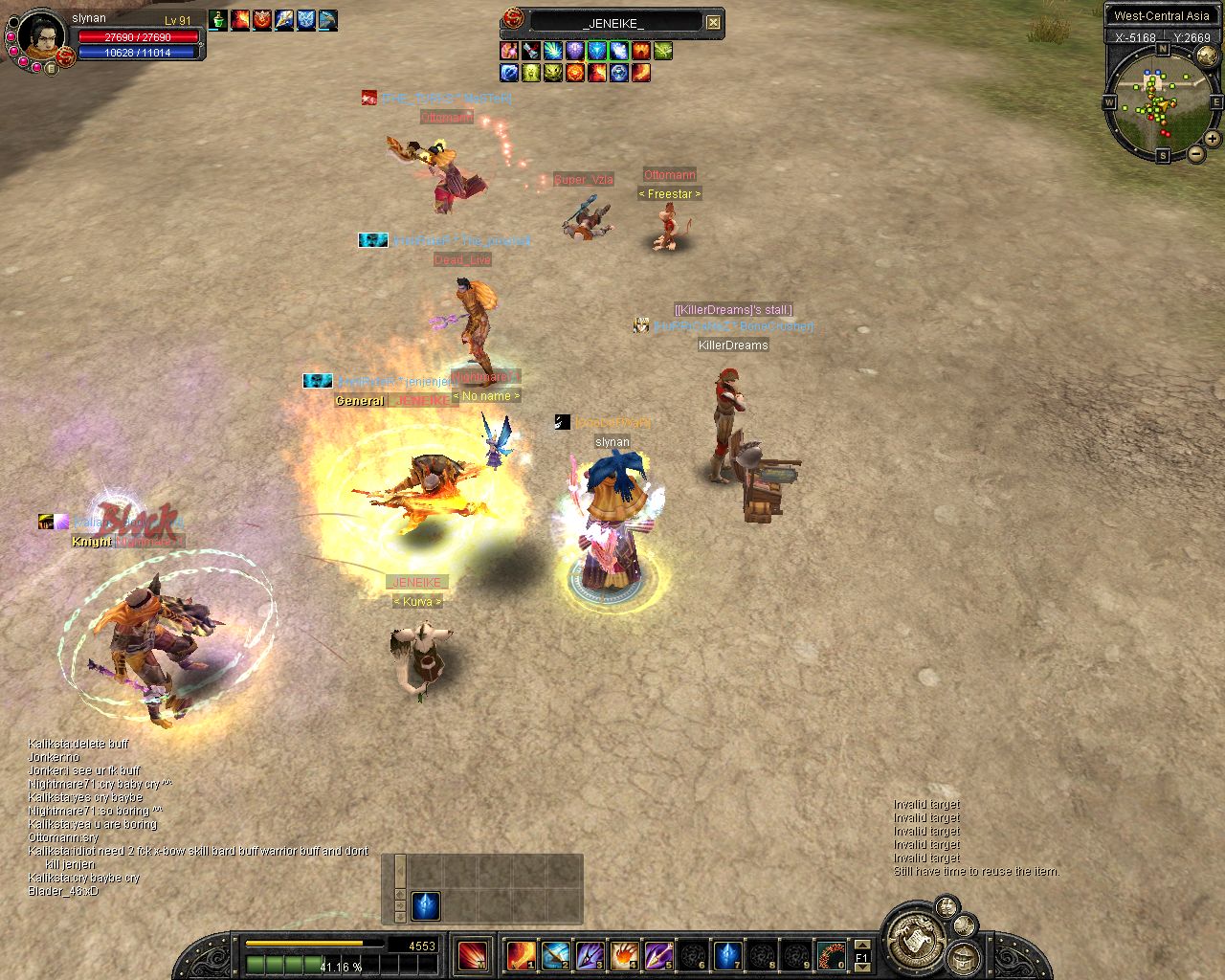
Task: Activate the purple arrow skill in slot 3
Action: coord(590,955)
